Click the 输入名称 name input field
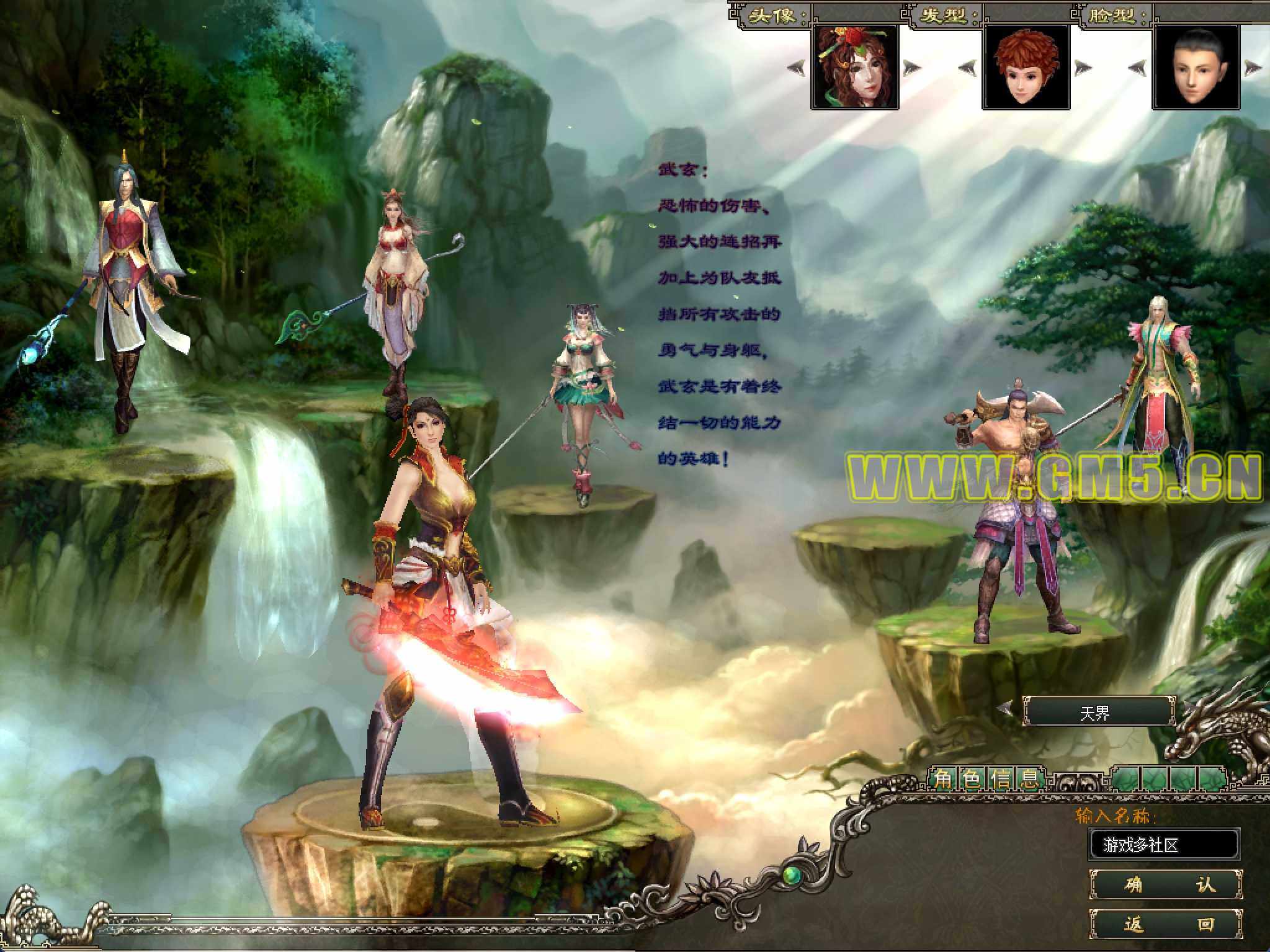 [x=1163, y=844]
